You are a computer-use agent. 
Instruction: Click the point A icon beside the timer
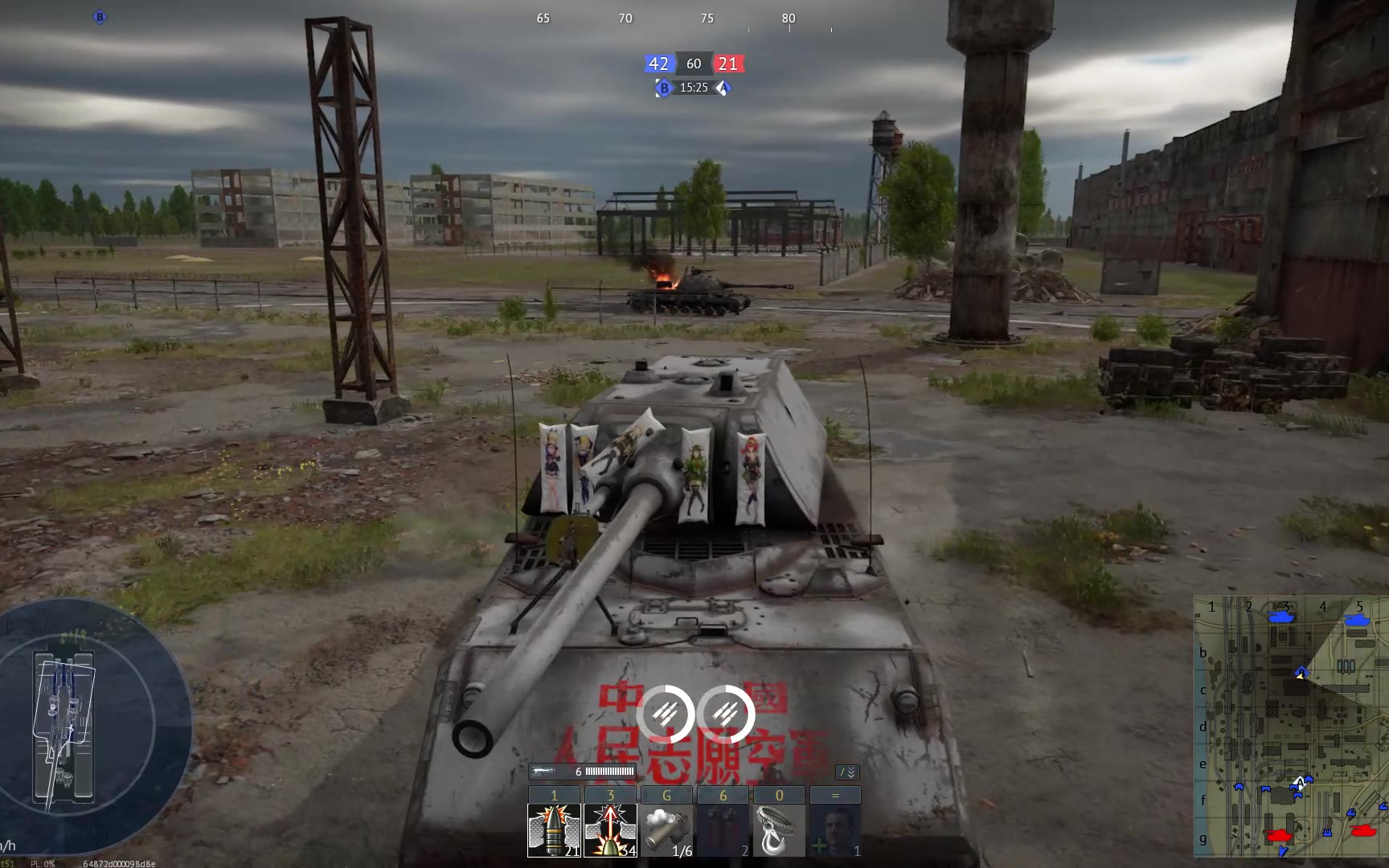pyautogui.click(x=723, y=88)
